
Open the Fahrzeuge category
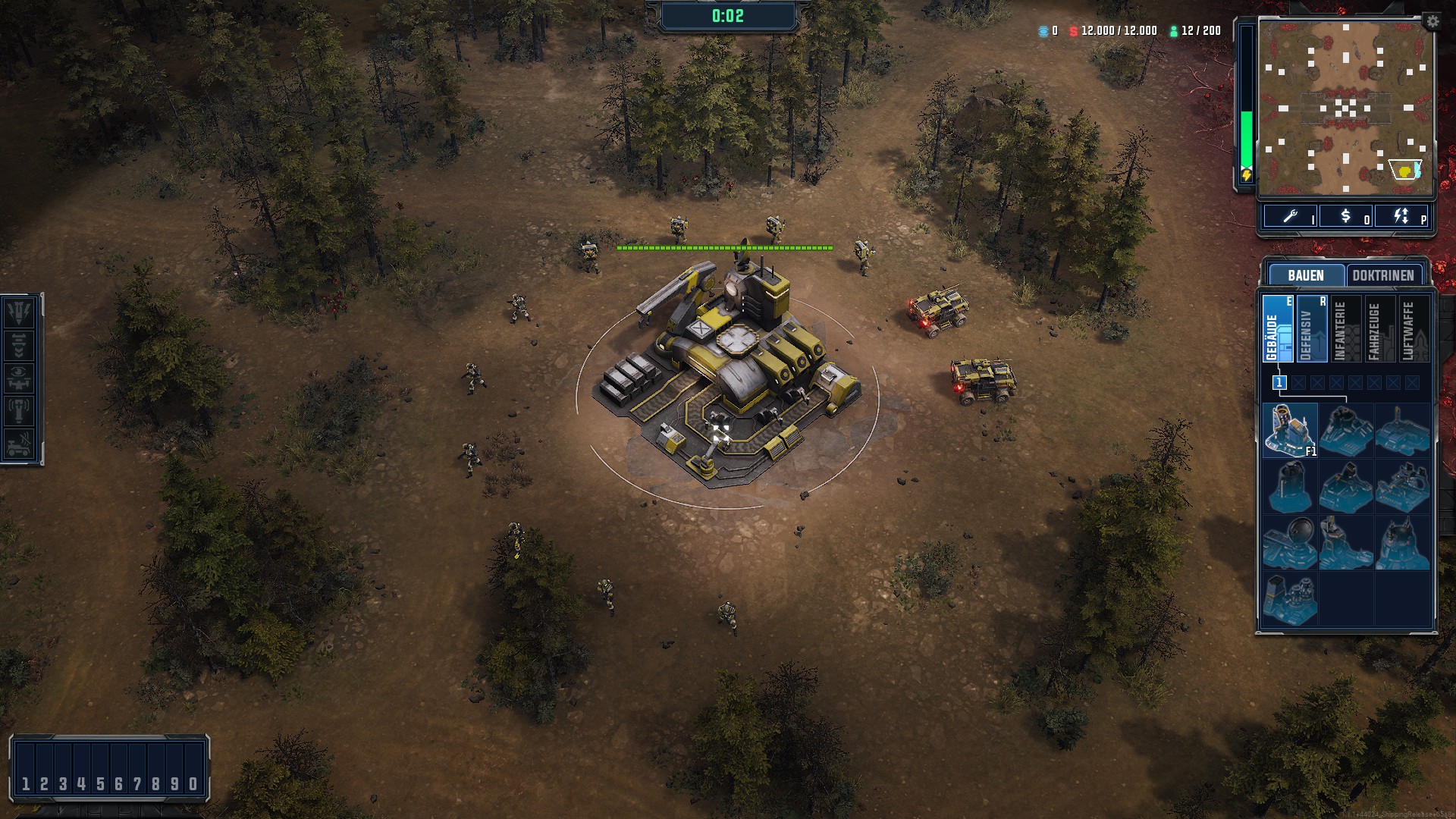(1379, 329)
